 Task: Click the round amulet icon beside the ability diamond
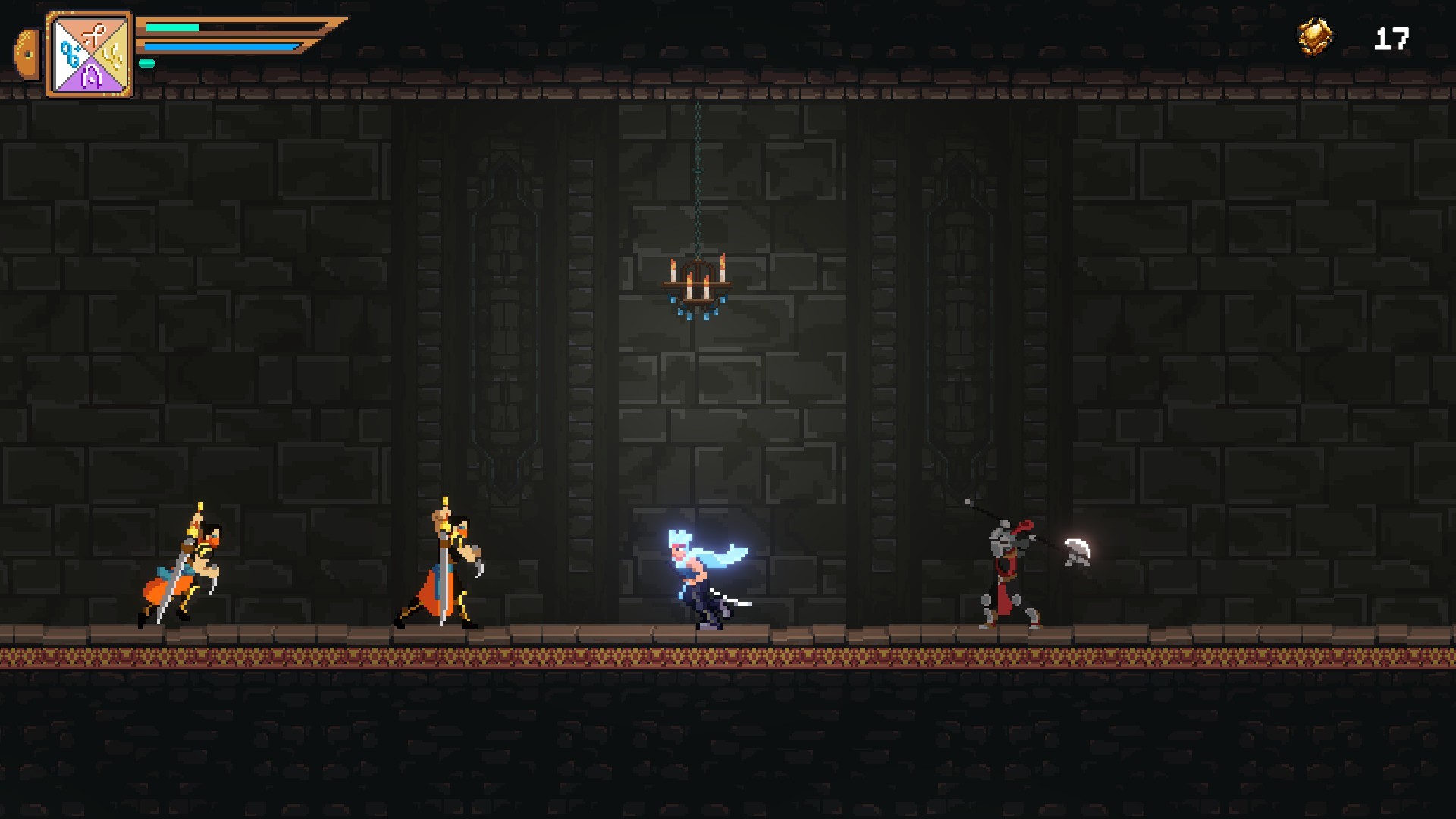(29, 53)
